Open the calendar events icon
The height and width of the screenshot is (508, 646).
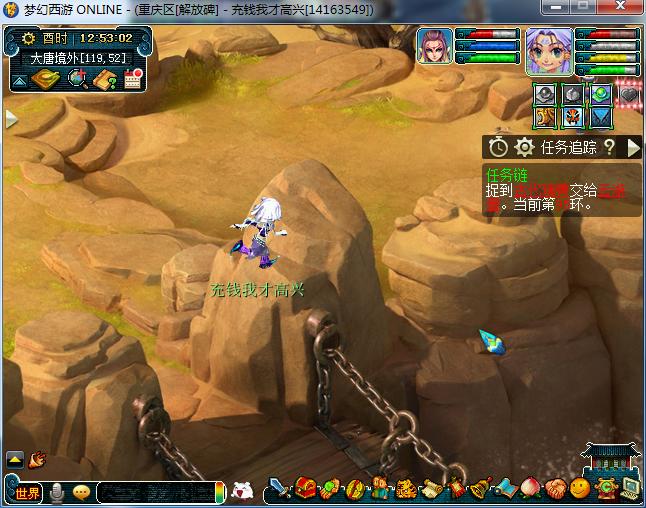(x=131, y=80)
